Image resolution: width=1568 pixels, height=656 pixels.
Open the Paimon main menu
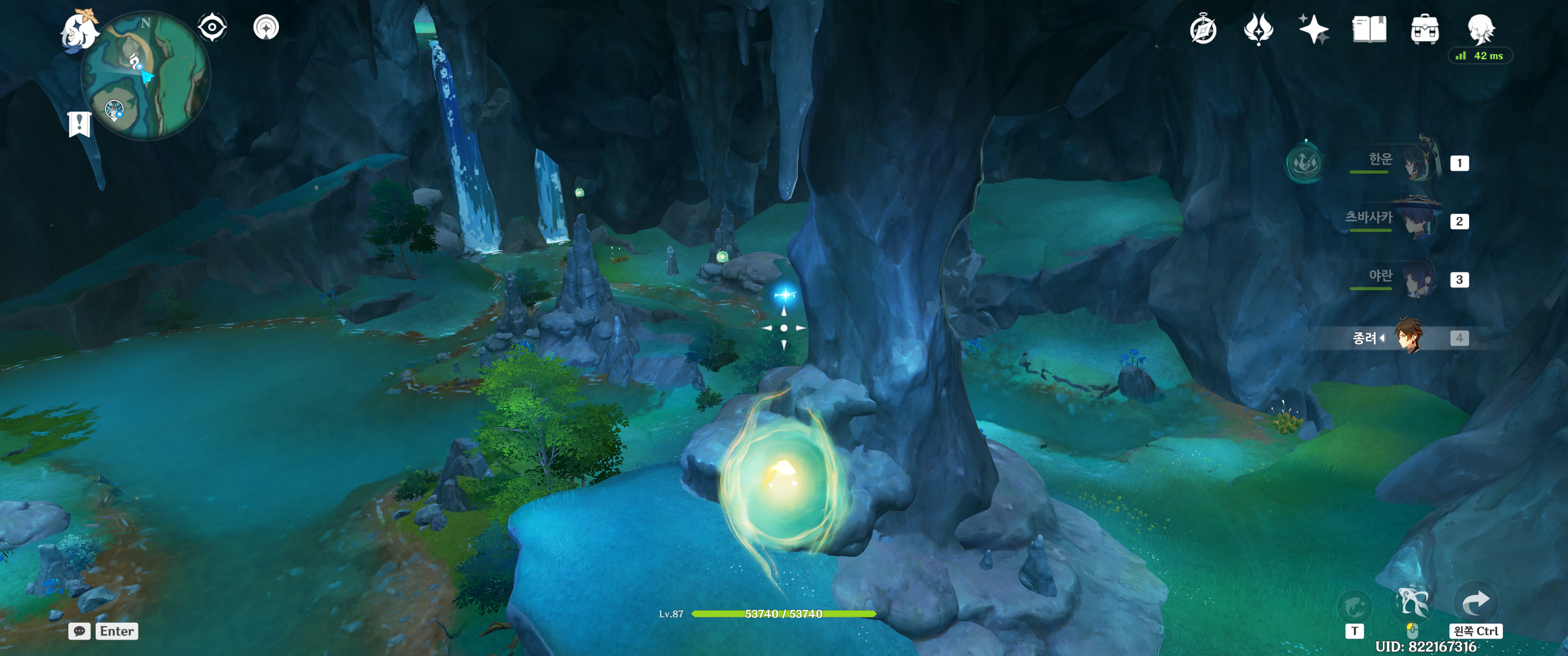pos(79,31)
